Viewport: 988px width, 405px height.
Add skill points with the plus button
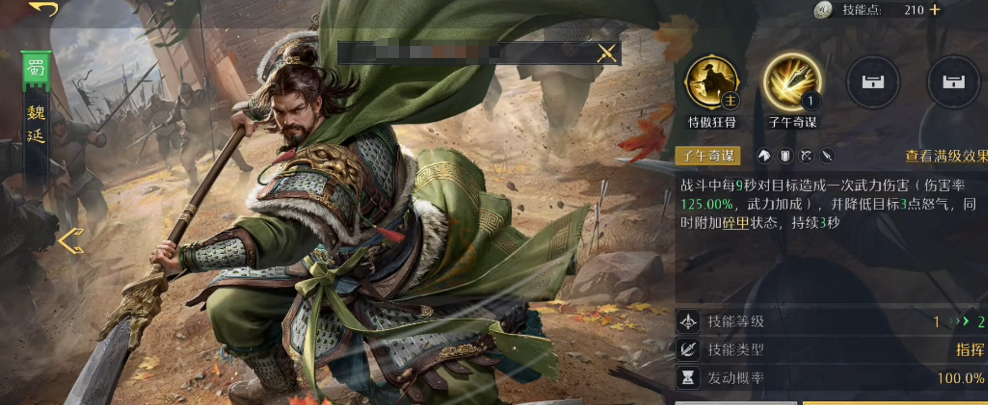tap(935, 10)
